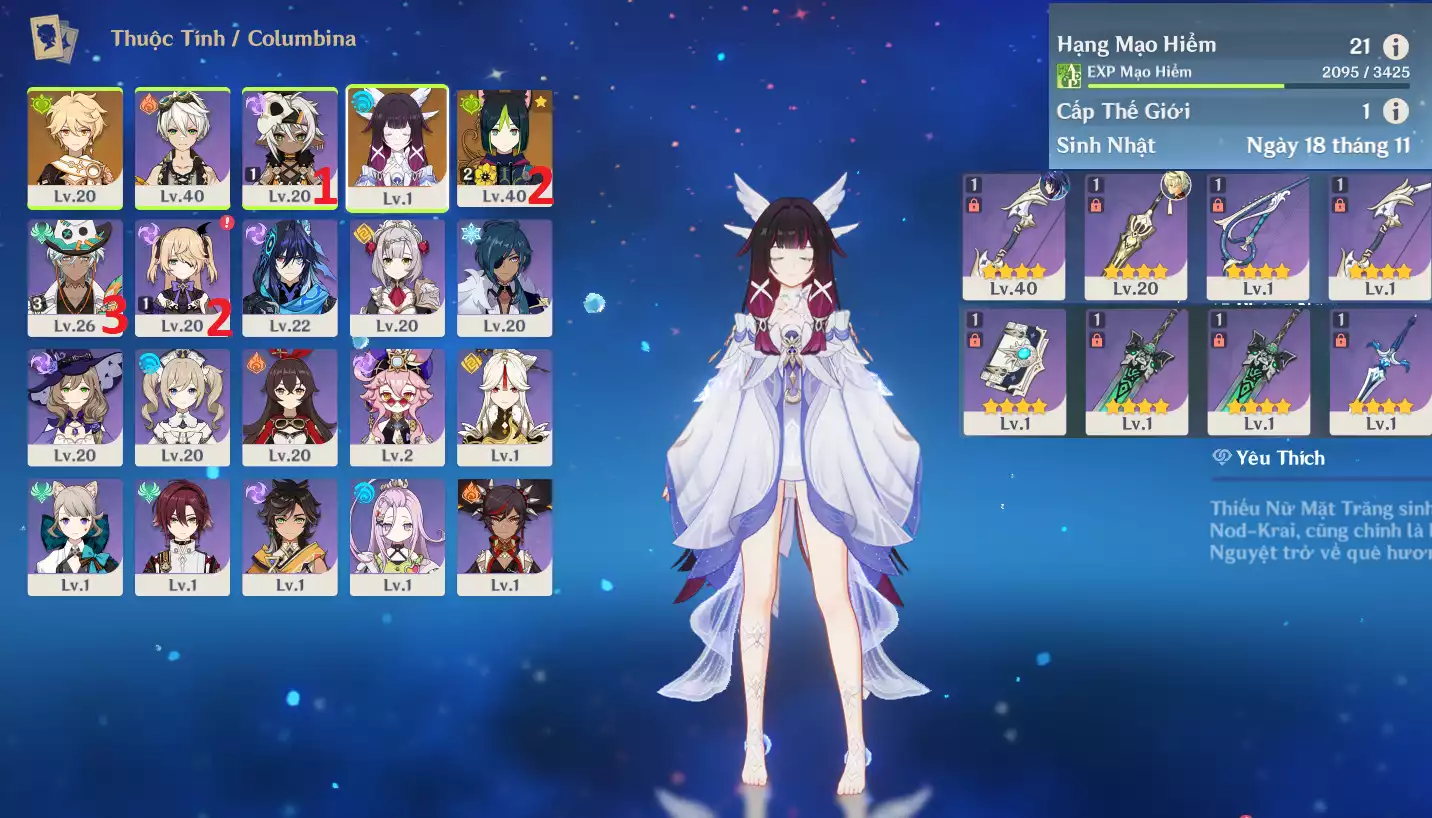Open the character archive icon beside Thuộc Tính
1432x818 pixels.
[54, 40]
